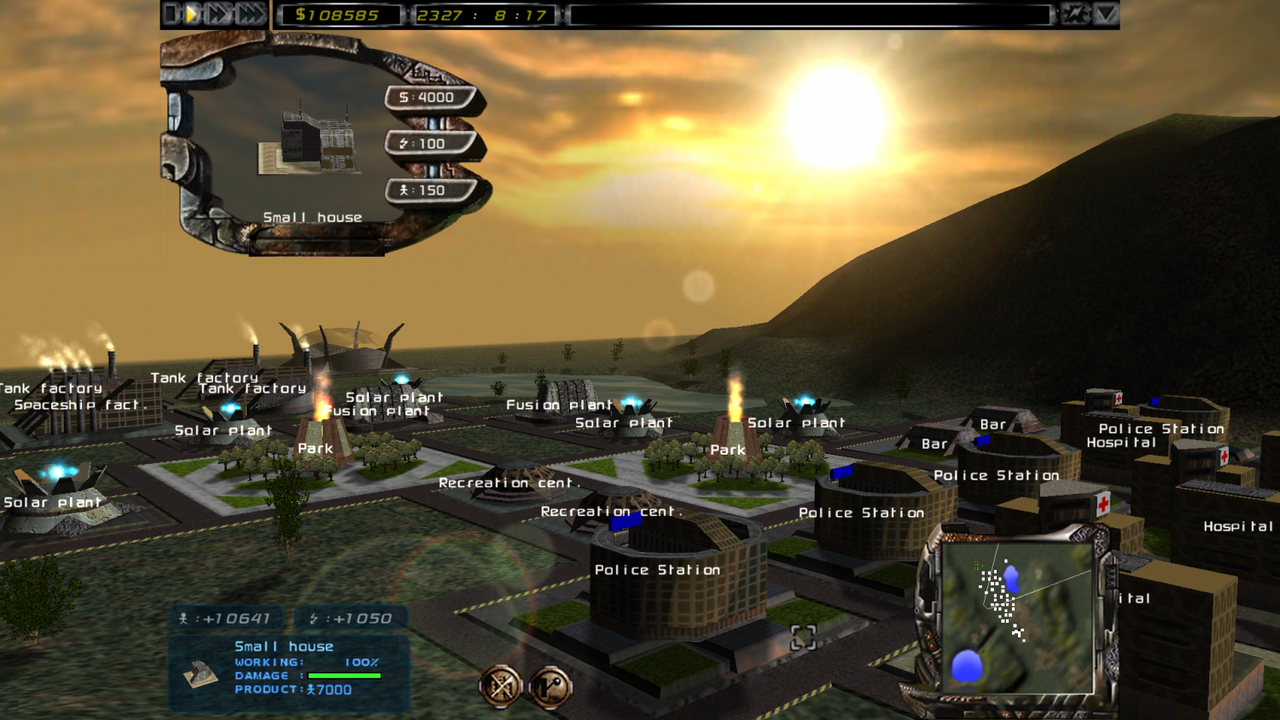
Task: Pause the game simulation
Action: (x=169, y=14)
